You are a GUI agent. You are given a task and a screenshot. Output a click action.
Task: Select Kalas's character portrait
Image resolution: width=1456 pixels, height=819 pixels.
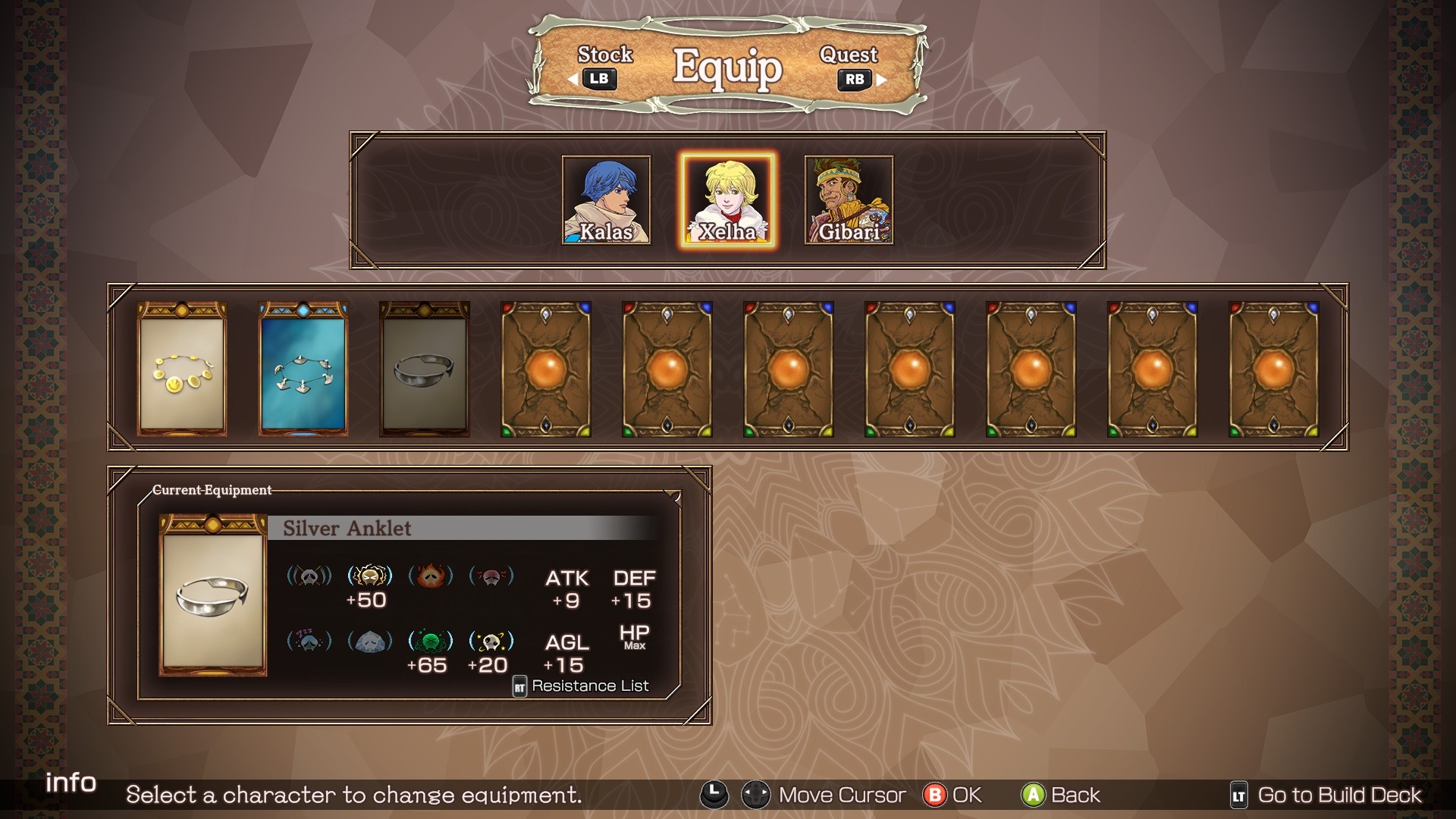coord(606,200)
